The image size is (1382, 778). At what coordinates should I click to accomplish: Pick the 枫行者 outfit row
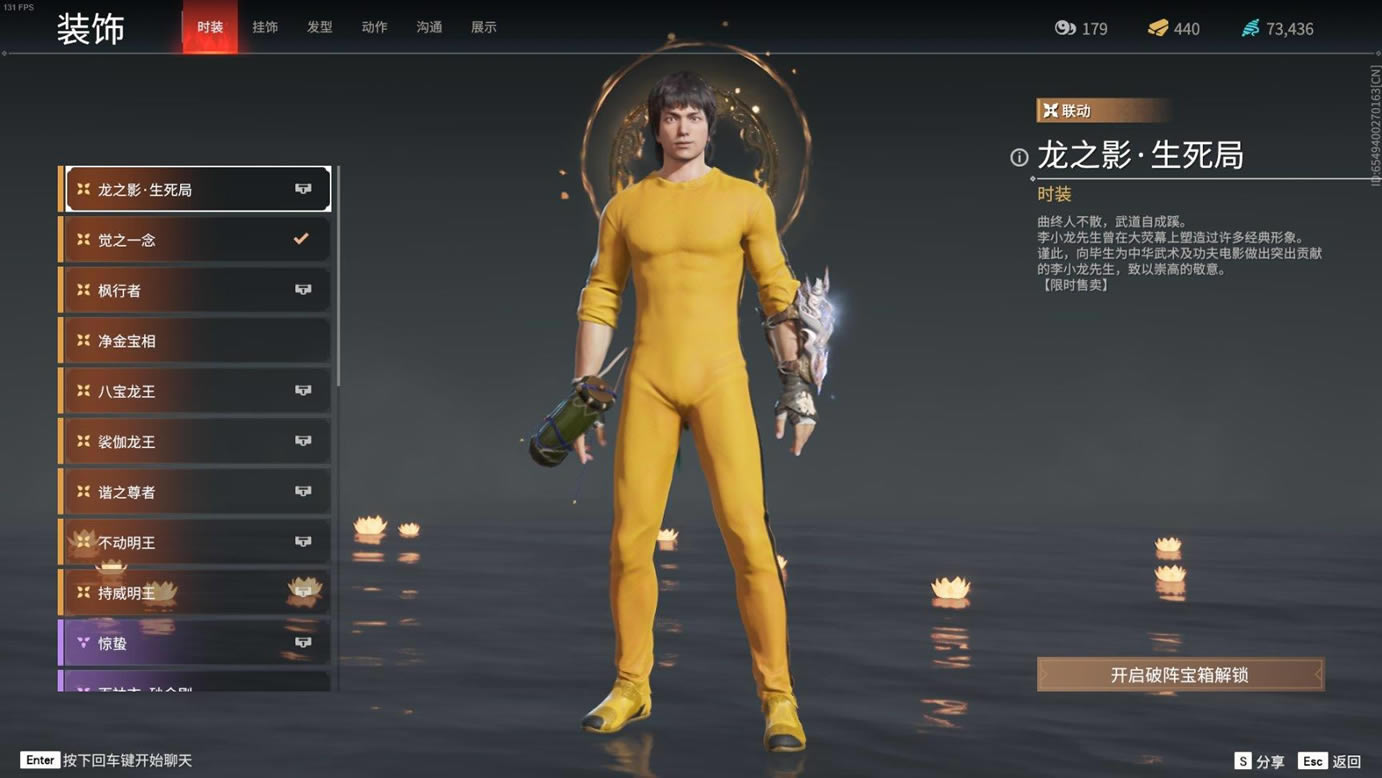(197, 290)
